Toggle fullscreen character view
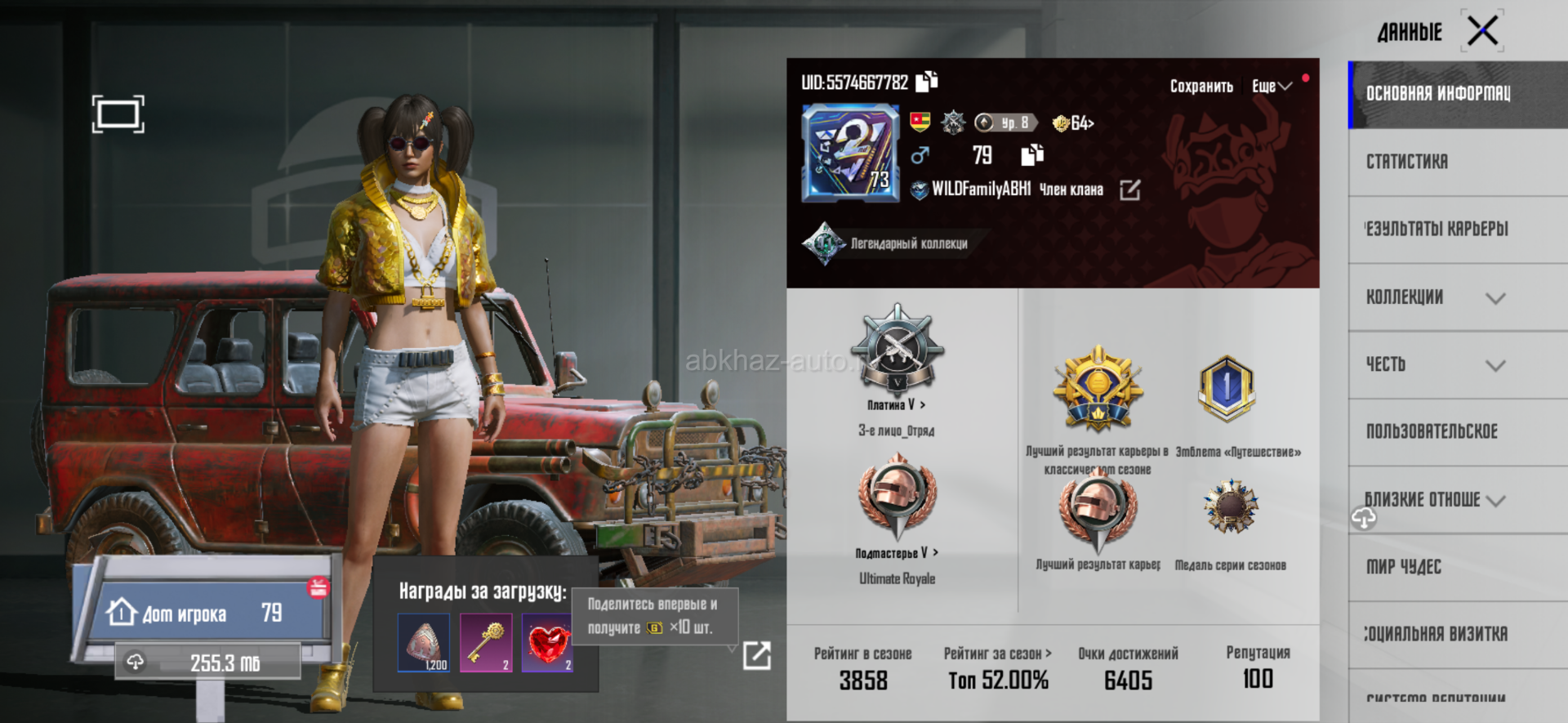Image resolution: width=1568 pixels, height=723 pixels. tap(118, 114)
